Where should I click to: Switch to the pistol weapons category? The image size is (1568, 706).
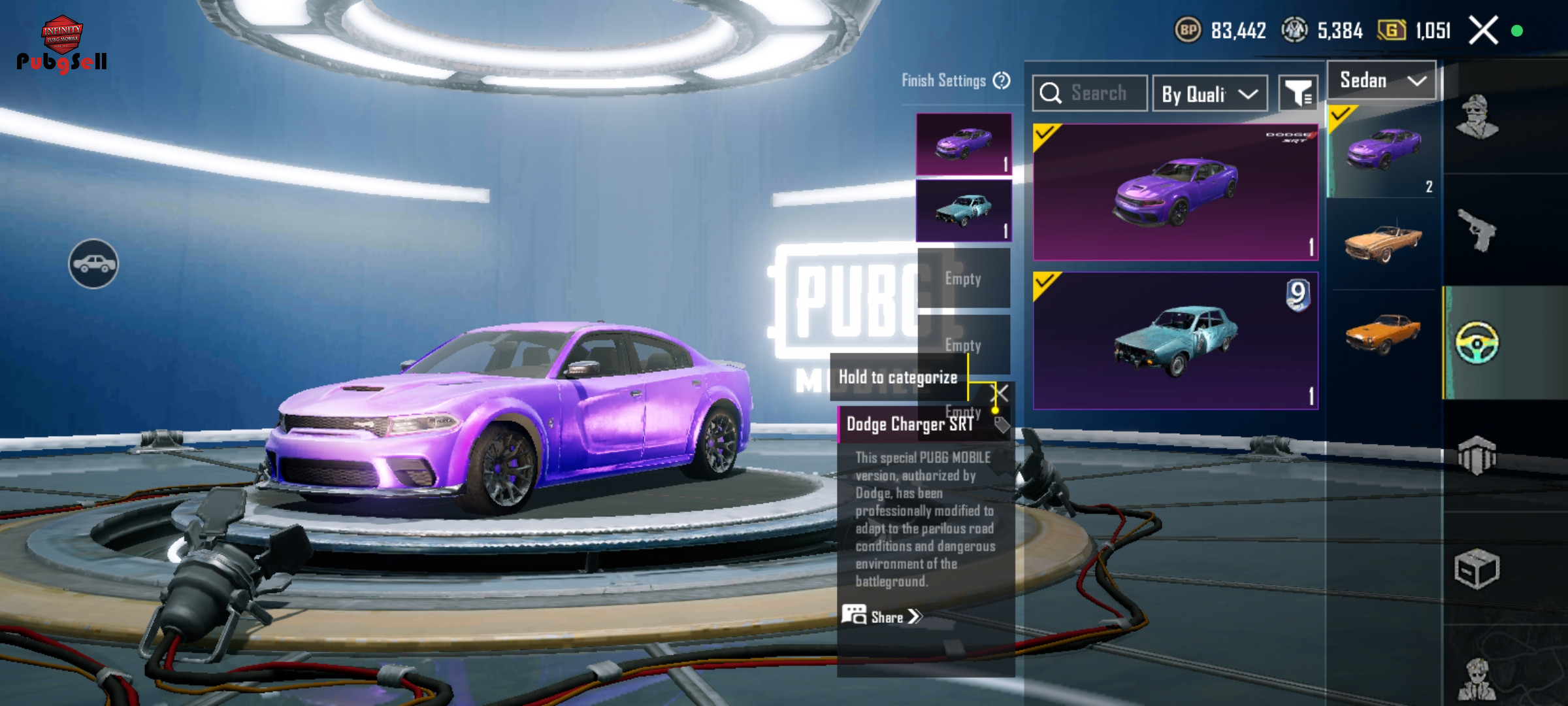coord(1477,230)
